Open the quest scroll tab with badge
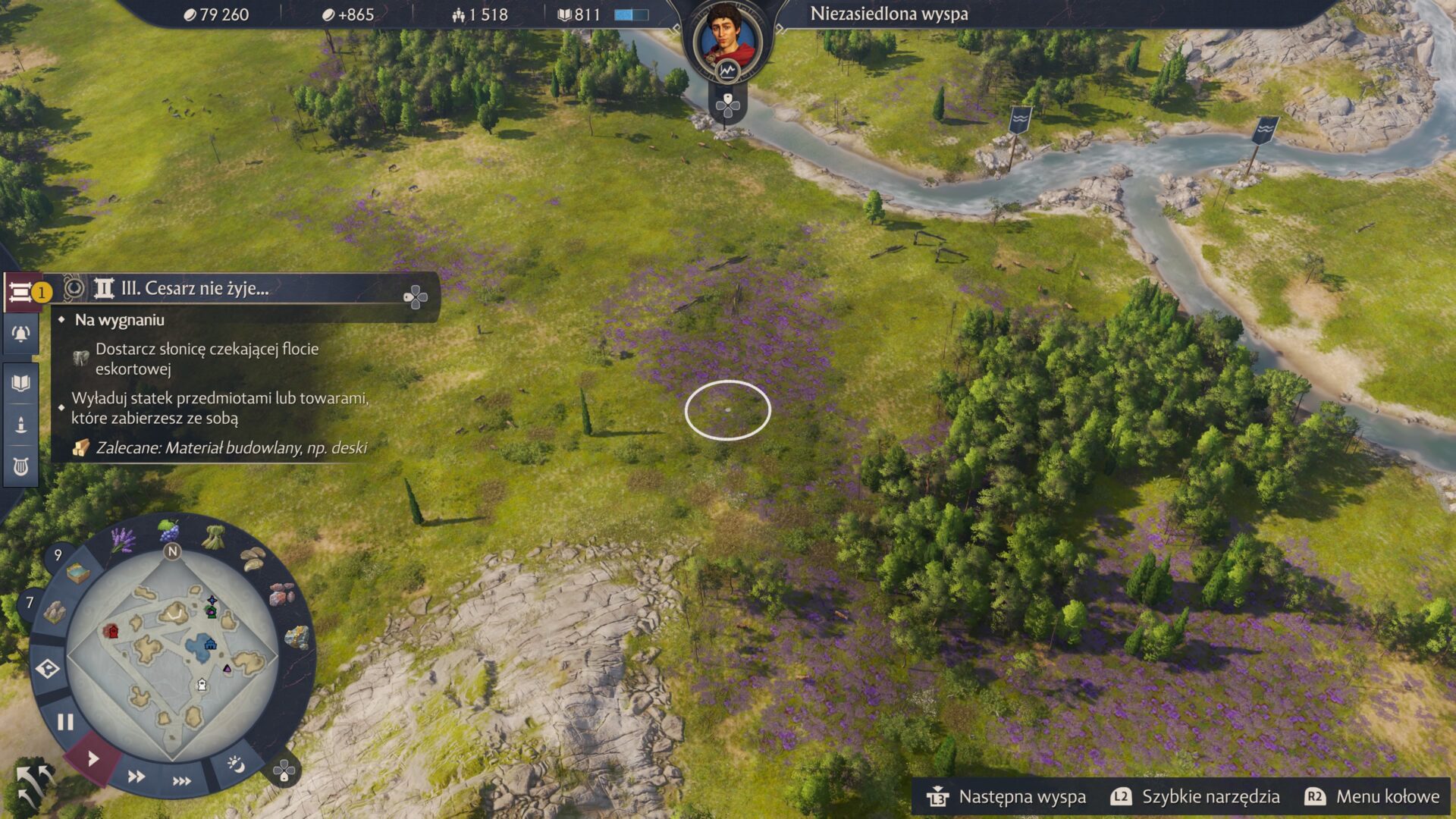Screen dimensions: 1456x819 22,292
